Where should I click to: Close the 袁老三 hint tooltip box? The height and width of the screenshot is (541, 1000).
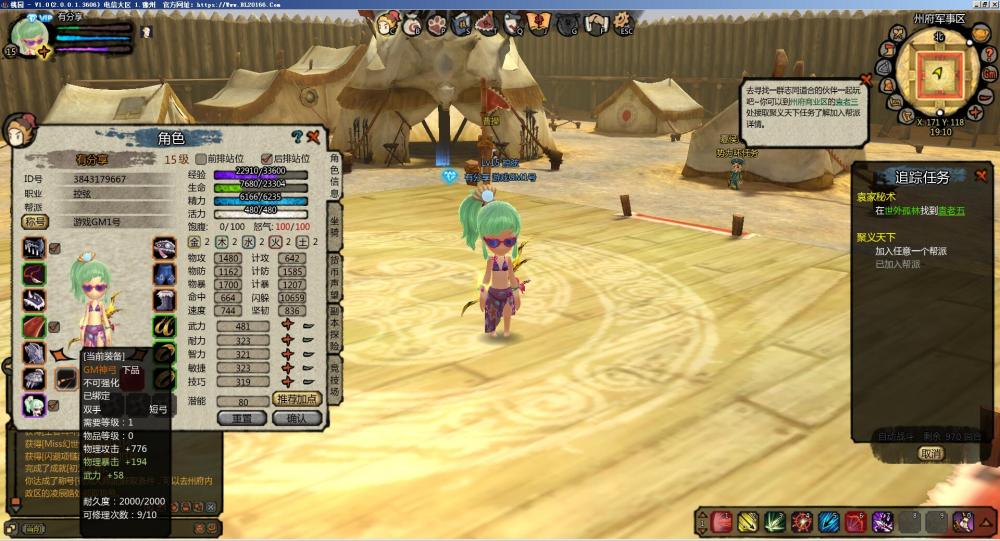coord(866,79)
